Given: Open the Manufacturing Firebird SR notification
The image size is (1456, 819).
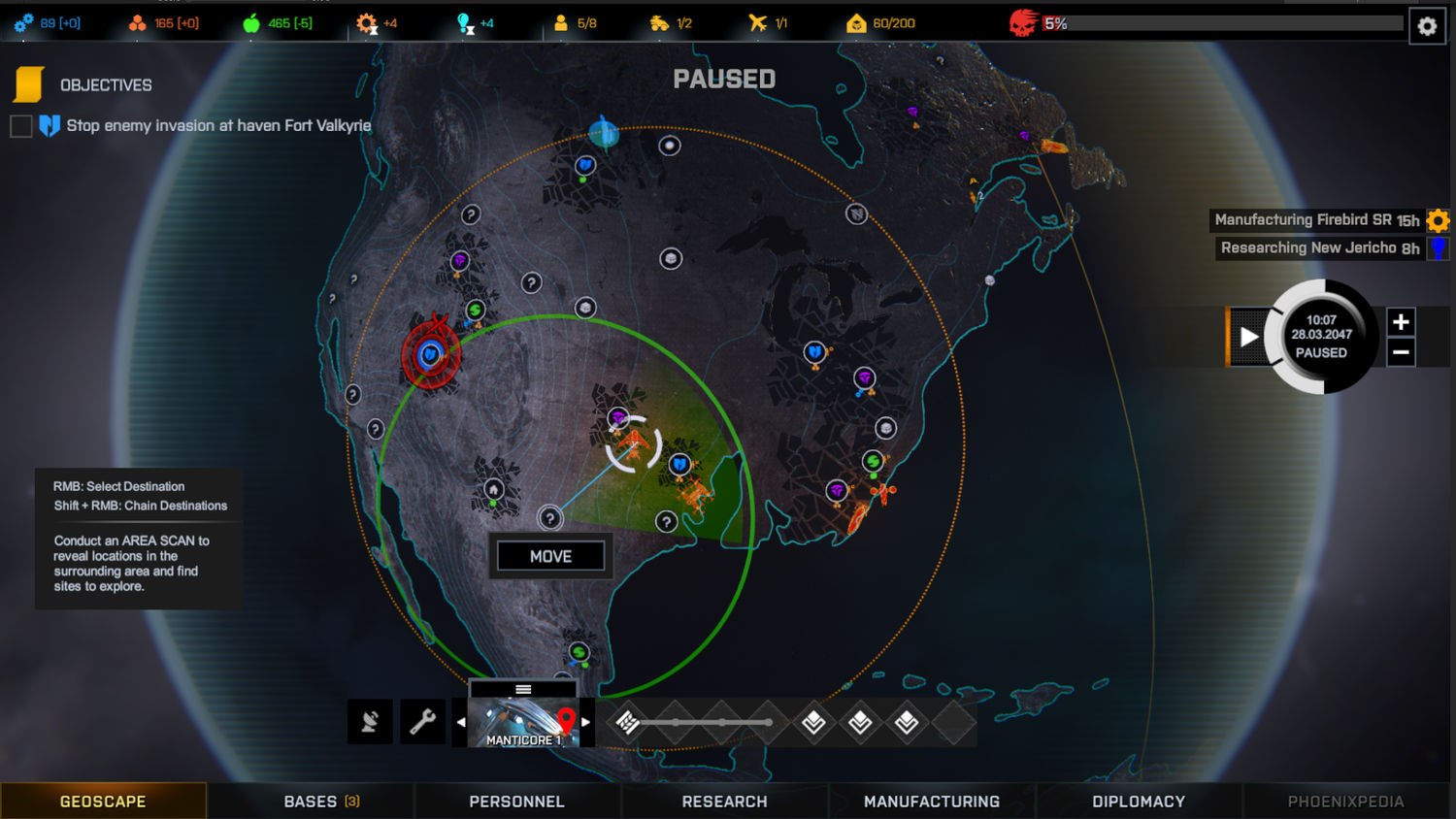Looking at the screenshot, I should point(1316,220).
